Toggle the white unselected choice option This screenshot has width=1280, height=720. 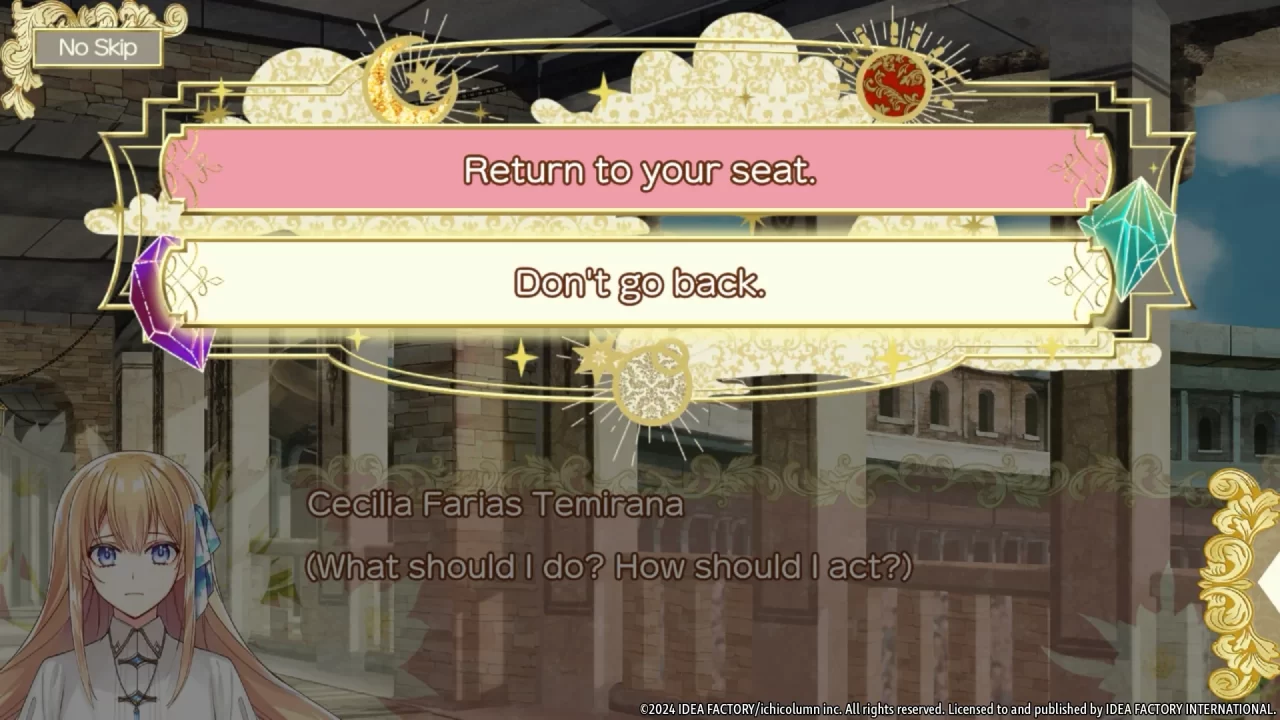tap(640, 283)
